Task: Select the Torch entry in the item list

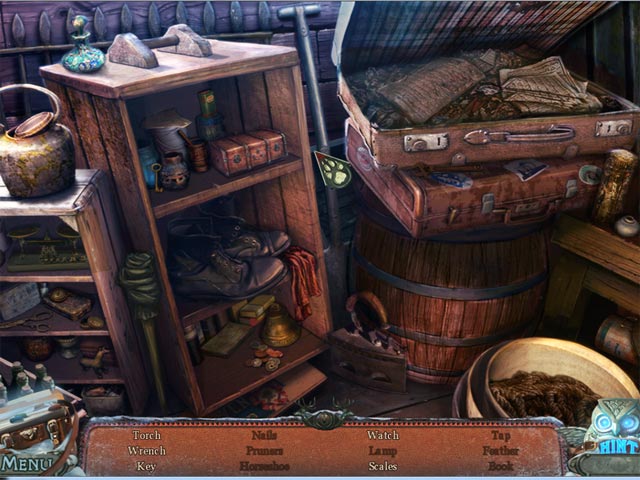Action: (x=146, y=435)
